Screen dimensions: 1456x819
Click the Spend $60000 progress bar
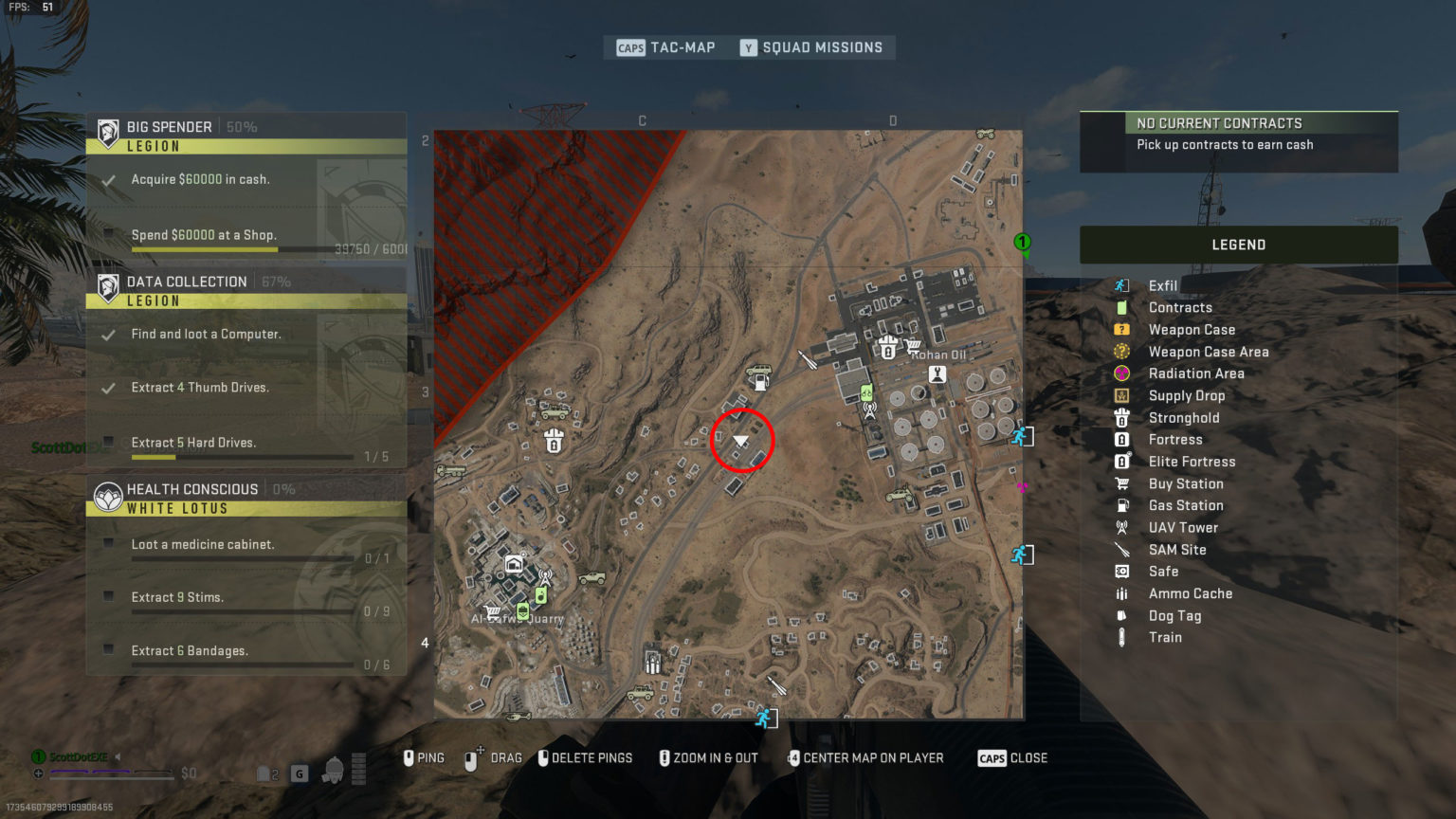[x=204, y=248]
